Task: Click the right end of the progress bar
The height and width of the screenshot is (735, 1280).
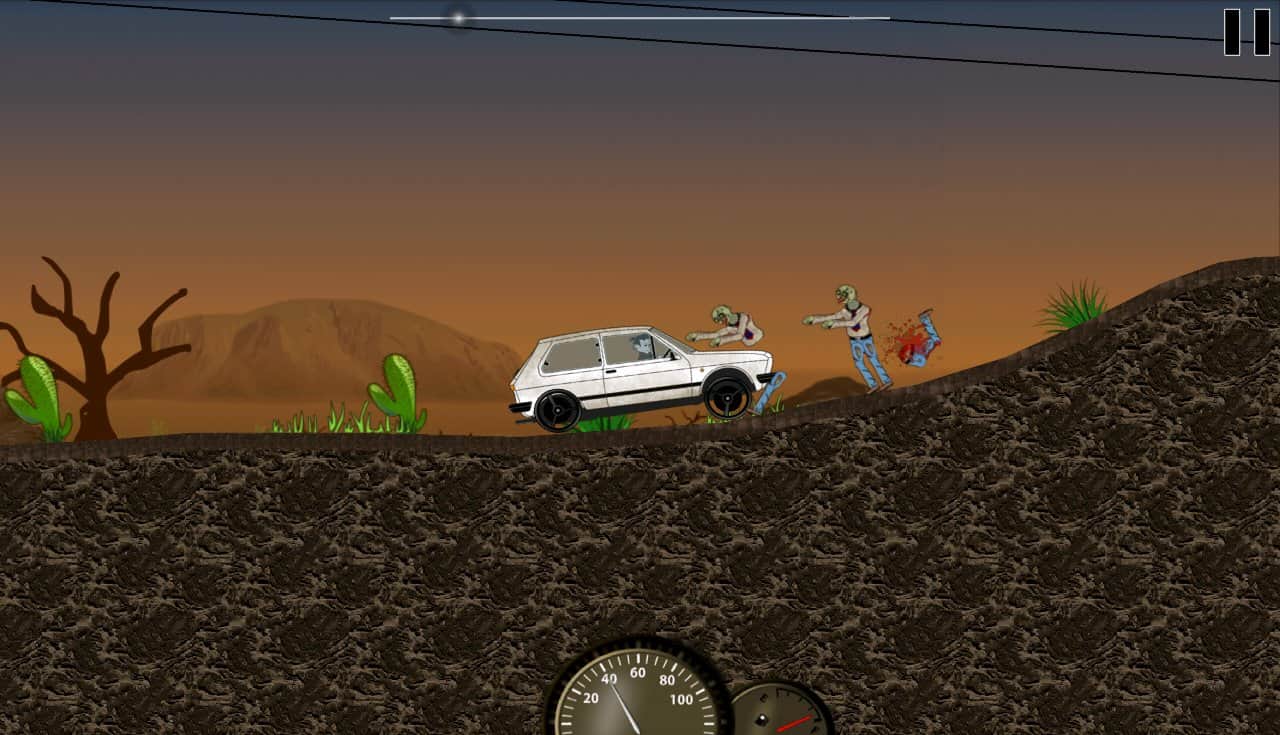Action: (x=888, y=16)
